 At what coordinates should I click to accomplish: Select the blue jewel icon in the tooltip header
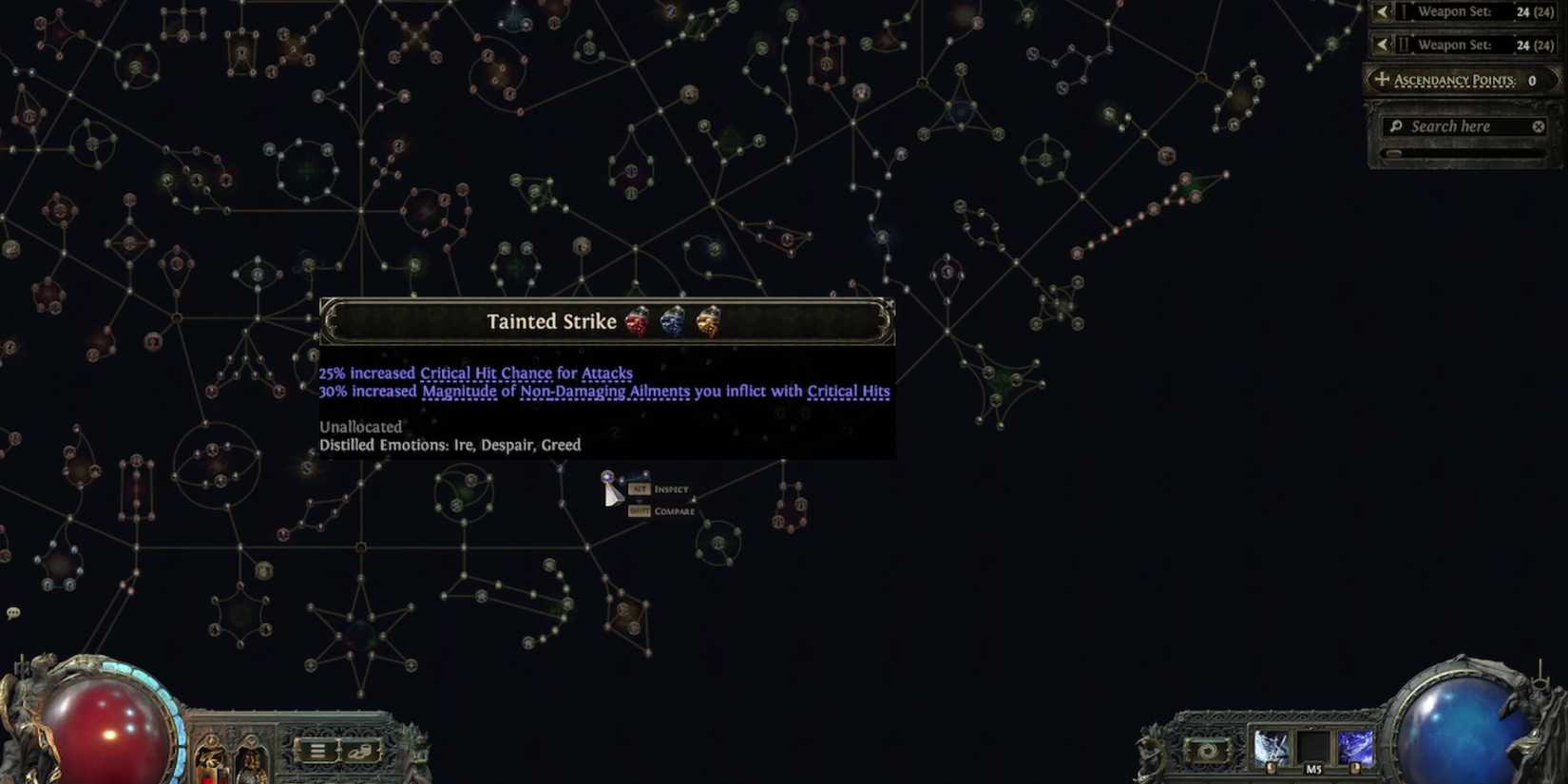(x=672, y=321)
